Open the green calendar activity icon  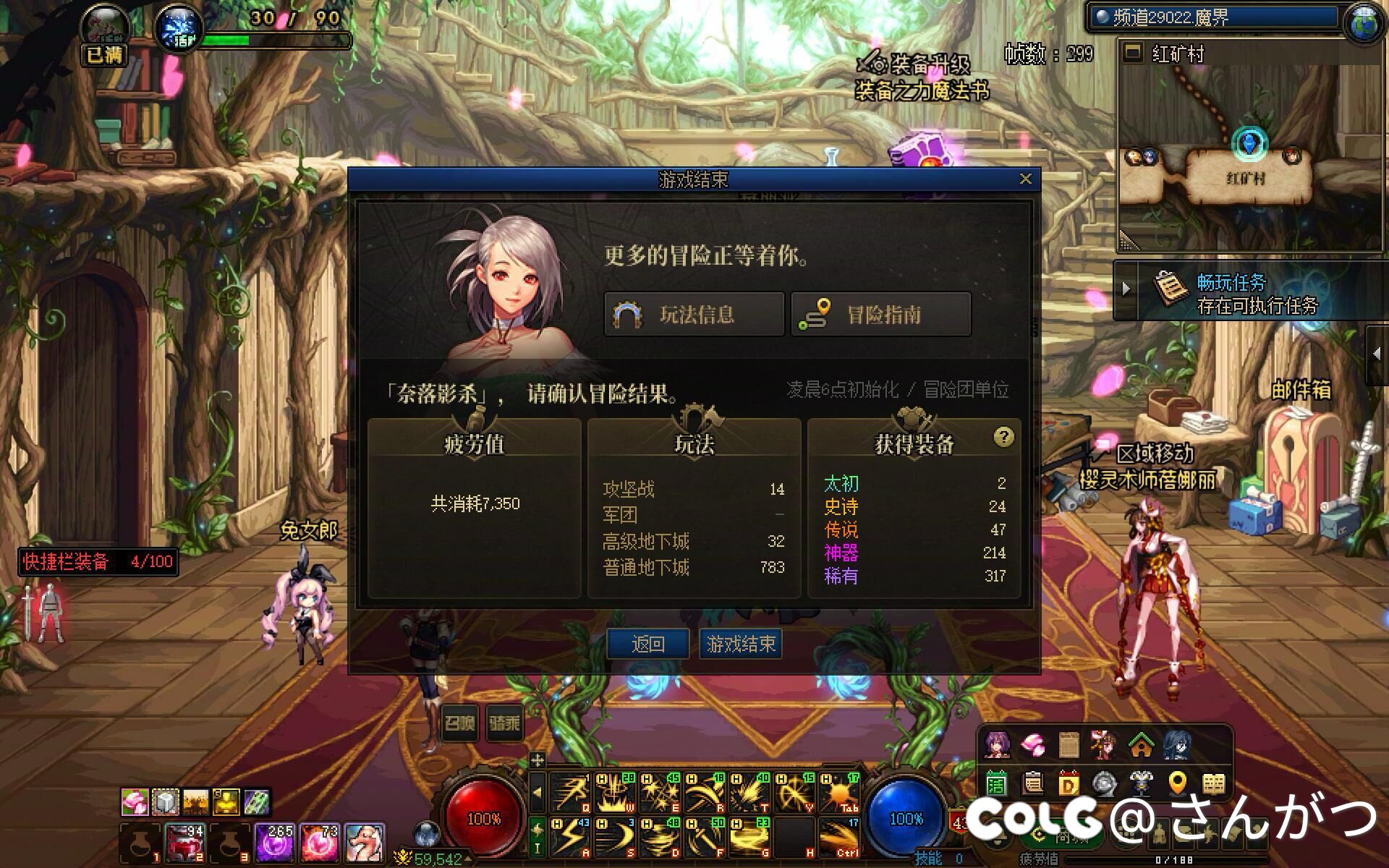[x=996, y=783]
